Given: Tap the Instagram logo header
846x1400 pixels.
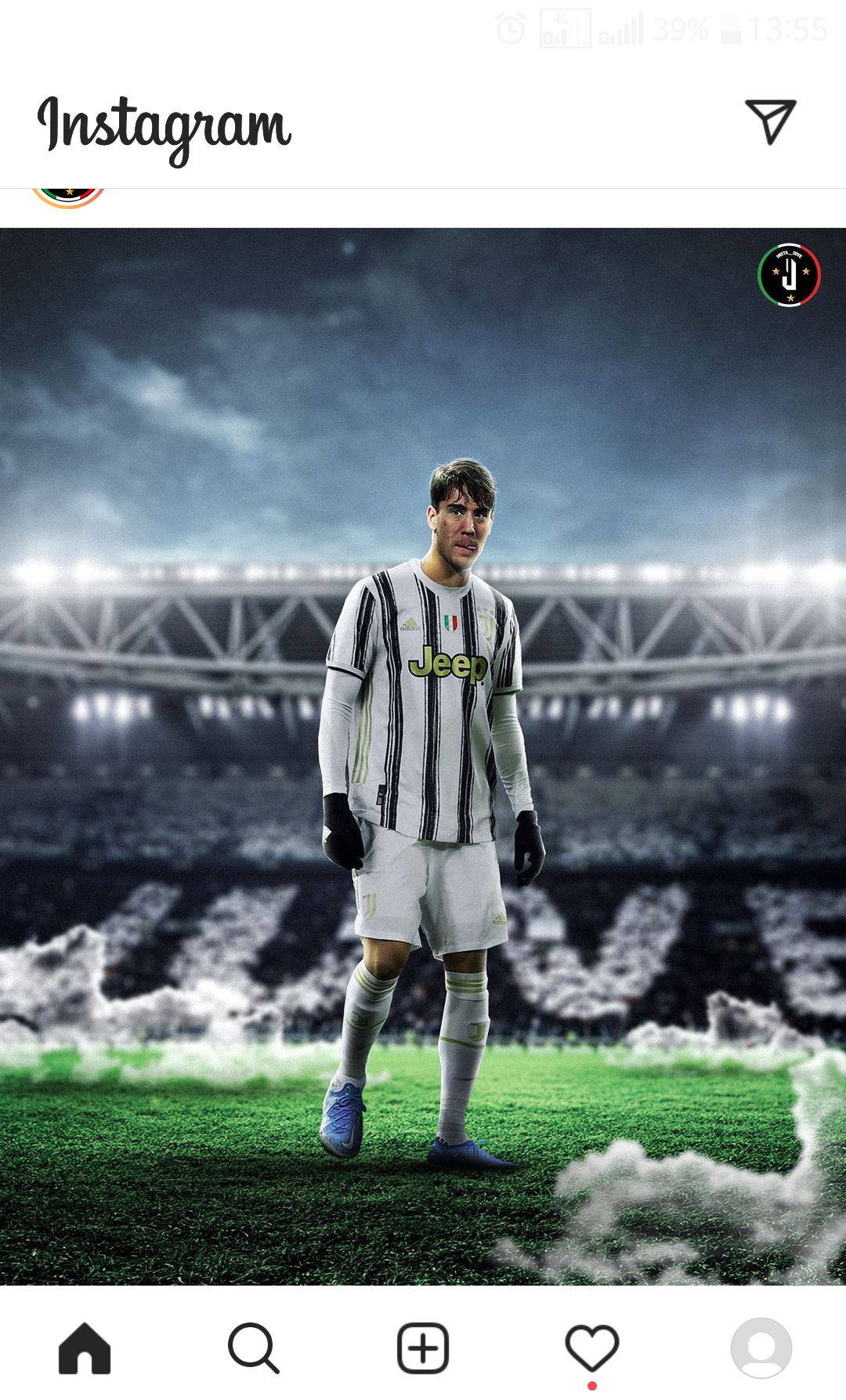Looking at the screenshot, I should click(x=164, y=127).
